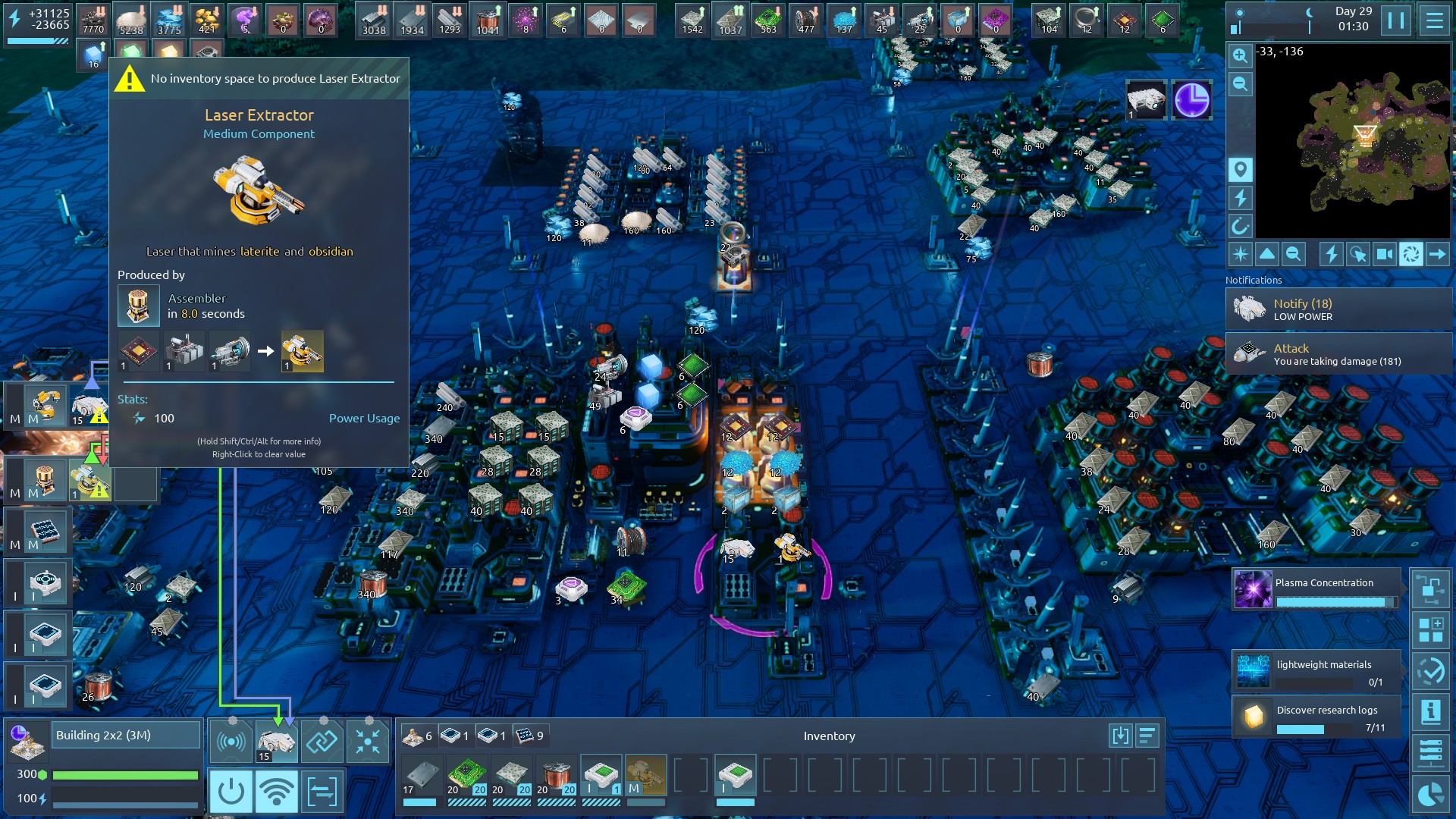The height and width of the screenshot is (819, 1456).
Task: Click the lightweight materials objective
Action: (x=1316, y=671)
